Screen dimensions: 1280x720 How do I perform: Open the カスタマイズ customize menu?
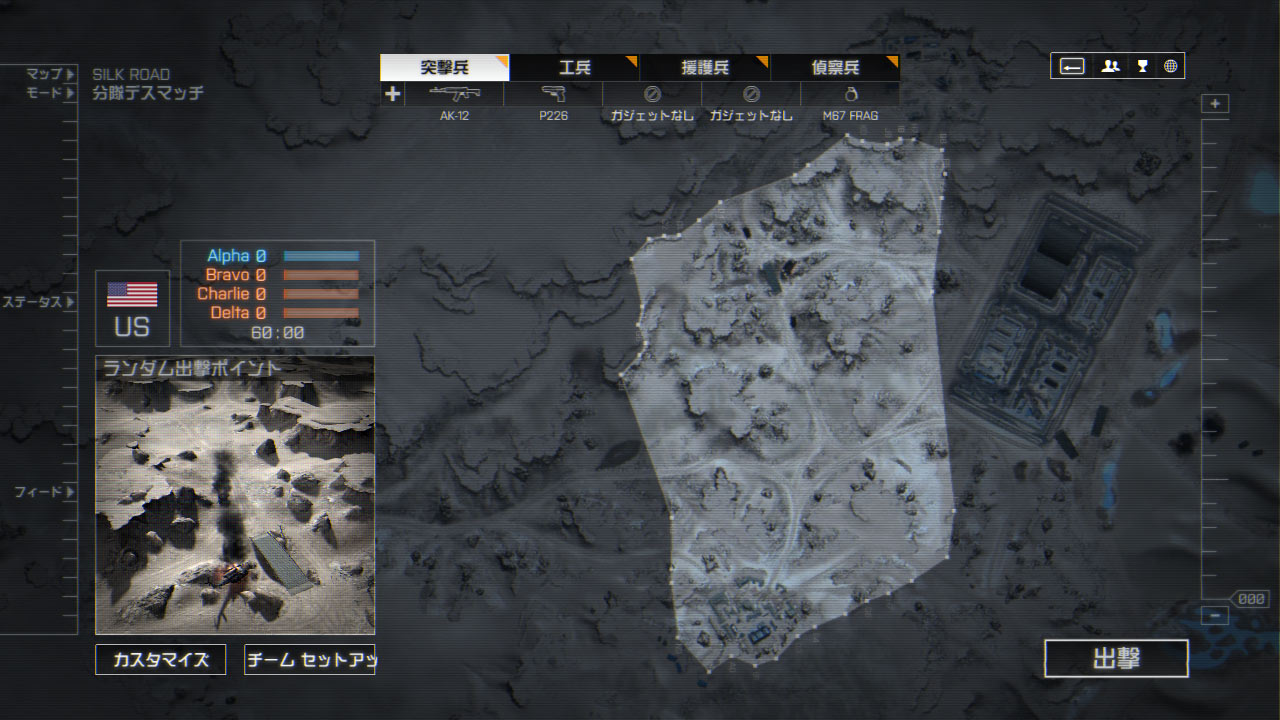(x=161, y=660)
